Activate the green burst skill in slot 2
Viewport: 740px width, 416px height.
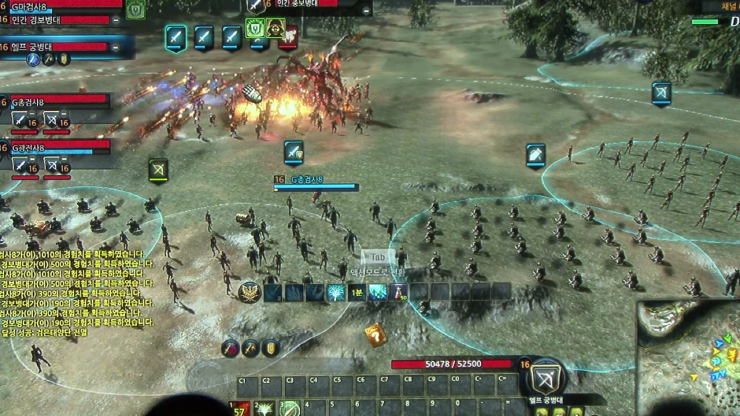pyautogui.click(x=264, y=408)
